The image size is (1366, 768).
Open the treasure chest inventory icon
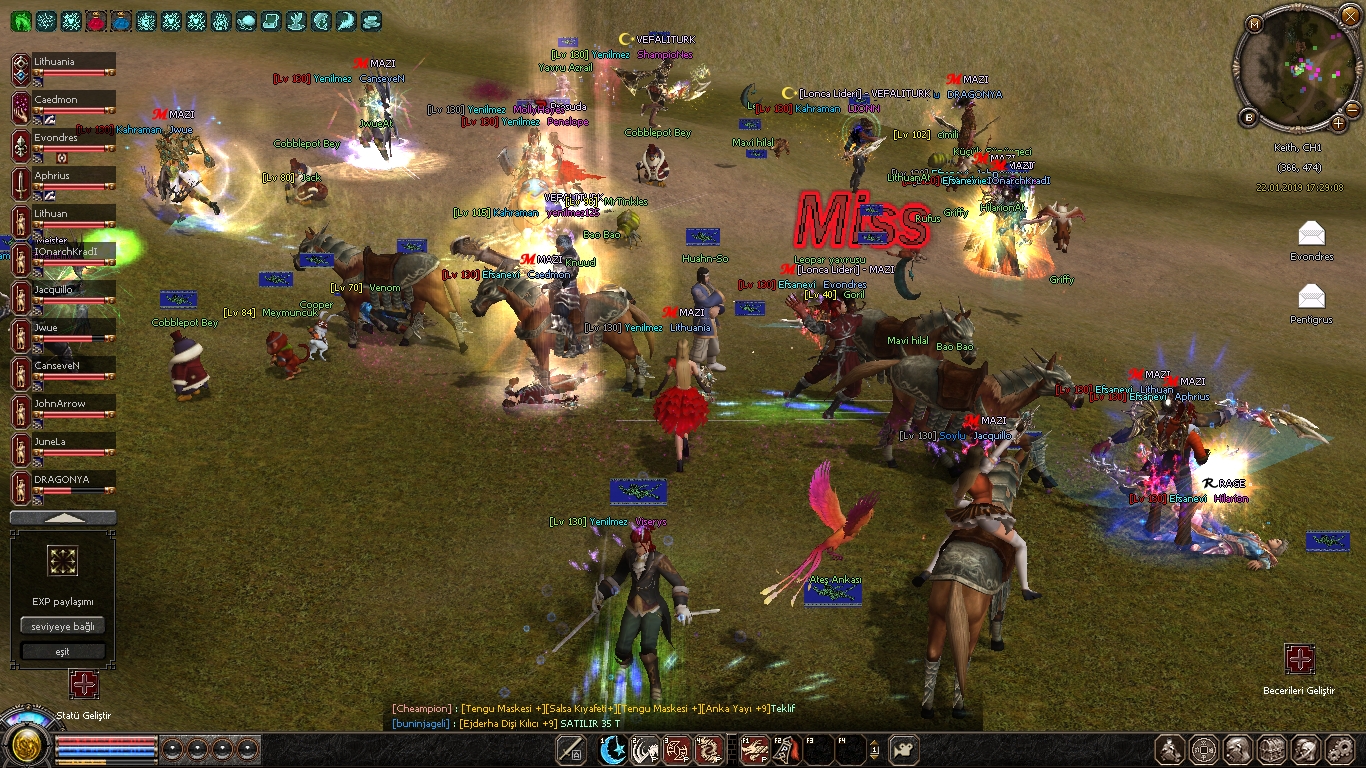pos(1271,749)
